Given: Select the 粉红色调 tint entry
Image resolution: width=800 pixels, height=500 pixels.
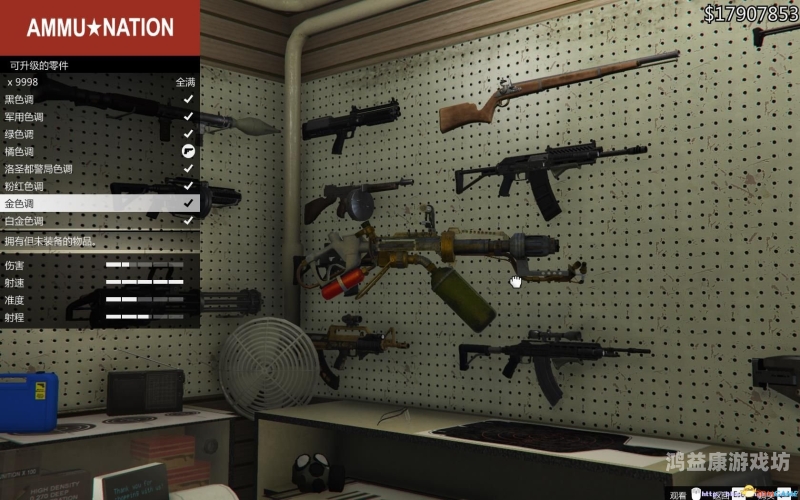Looking at the screenshot, I should click(100, 185).
